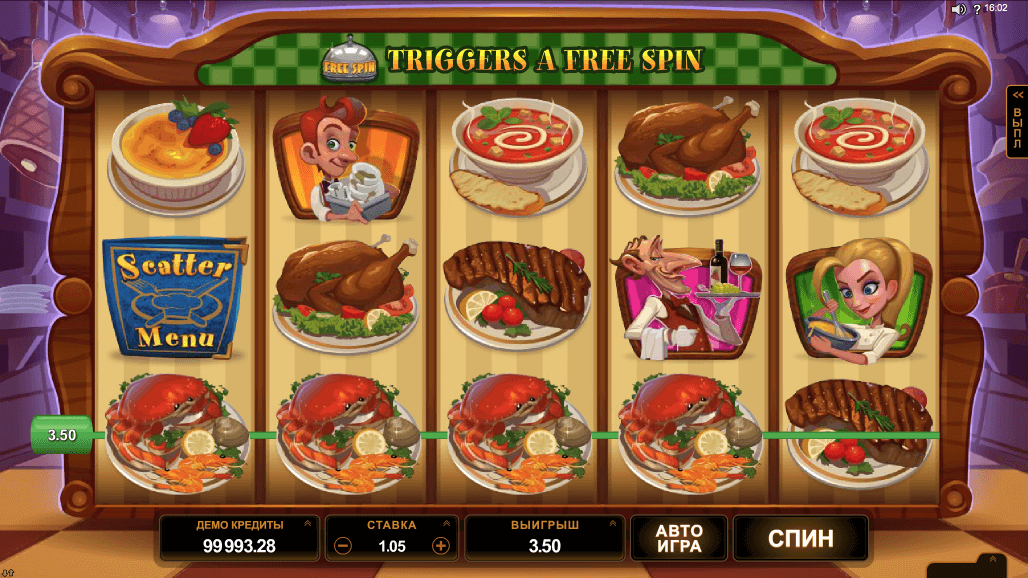Decrease the bet with the minus button
The width and height of the screenshot is (1028, 578).
(343, 546)
